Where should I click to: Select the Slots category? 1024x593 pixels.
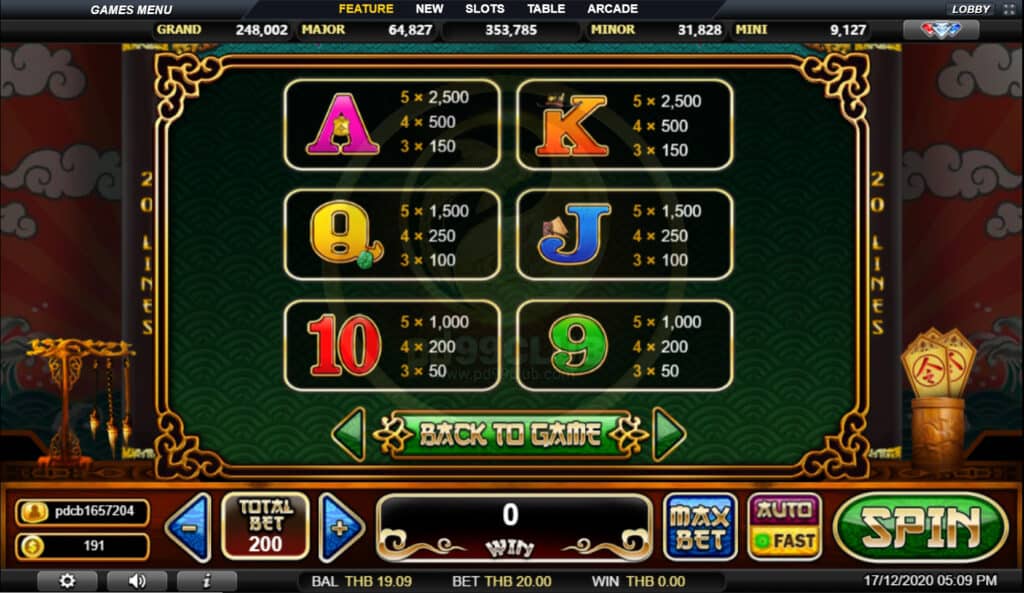[485, 9]
